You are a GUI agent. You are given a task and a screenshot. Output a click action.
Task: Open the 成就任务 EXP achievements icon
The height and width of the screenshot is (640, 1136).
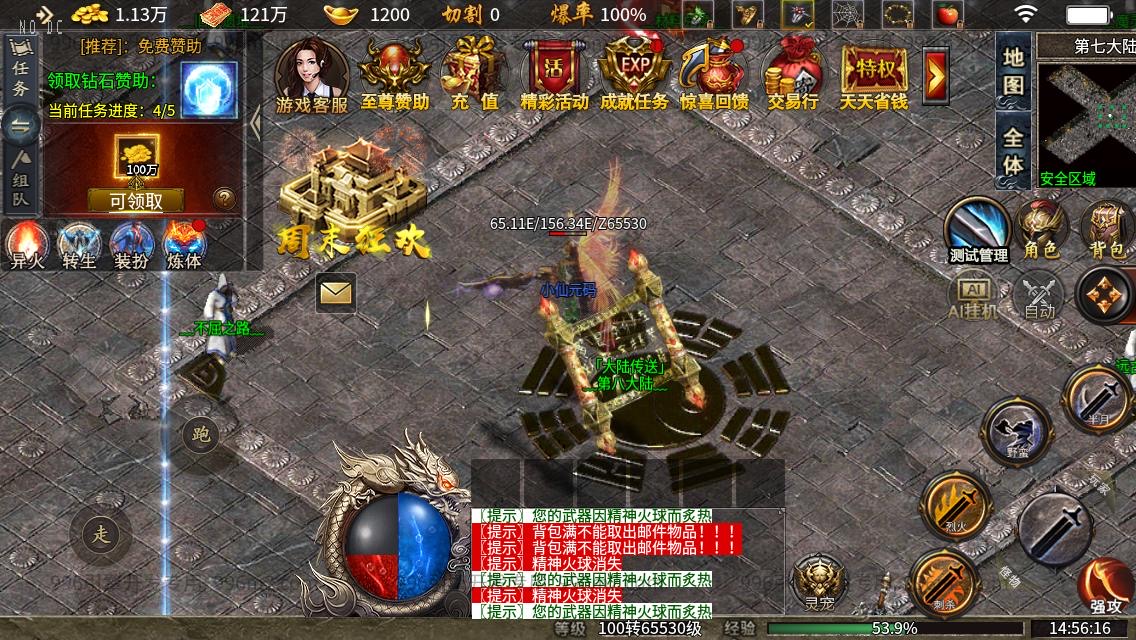634,70
